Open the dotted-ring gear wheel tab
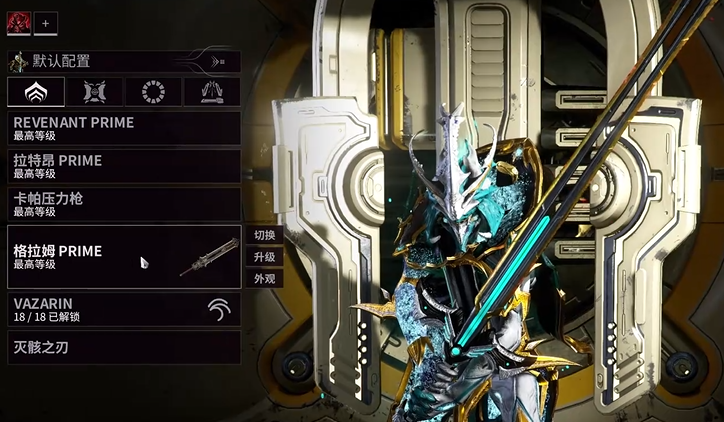Screen dimensions: 724x422 (x=153, y=92)
